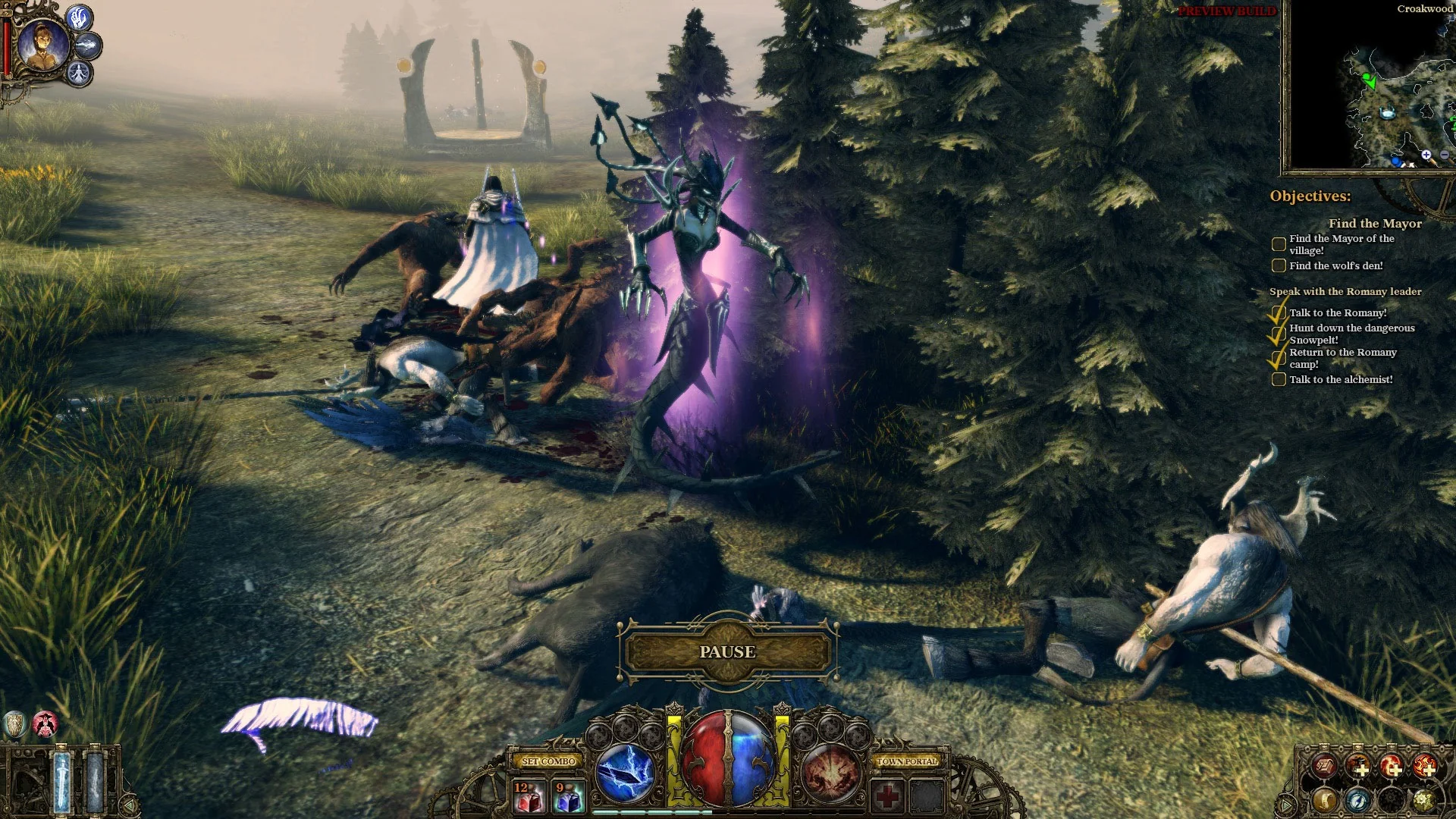Select the Speak with the Romany leader quest
This screenshot has width=1456, height=819.
[1346, 291]
